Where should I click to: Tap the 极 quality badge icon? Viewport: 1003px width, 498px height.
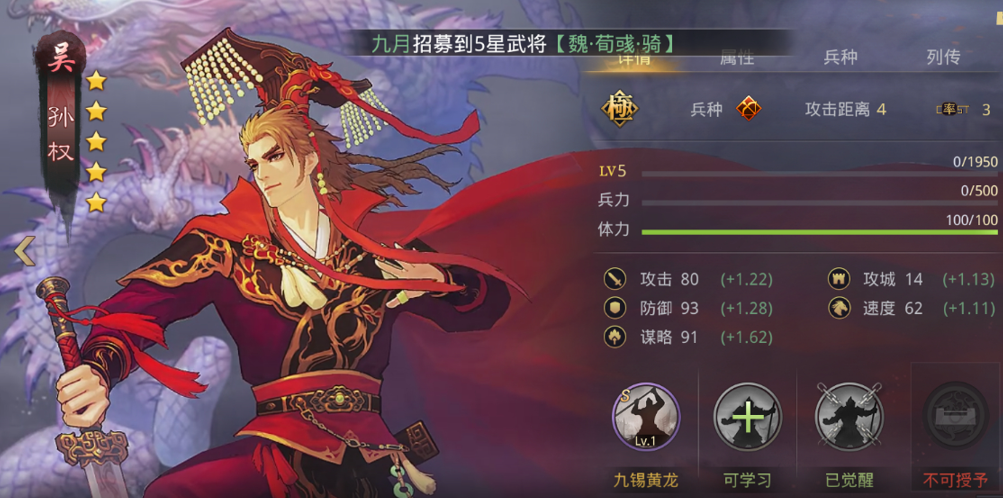pos(619,109)
